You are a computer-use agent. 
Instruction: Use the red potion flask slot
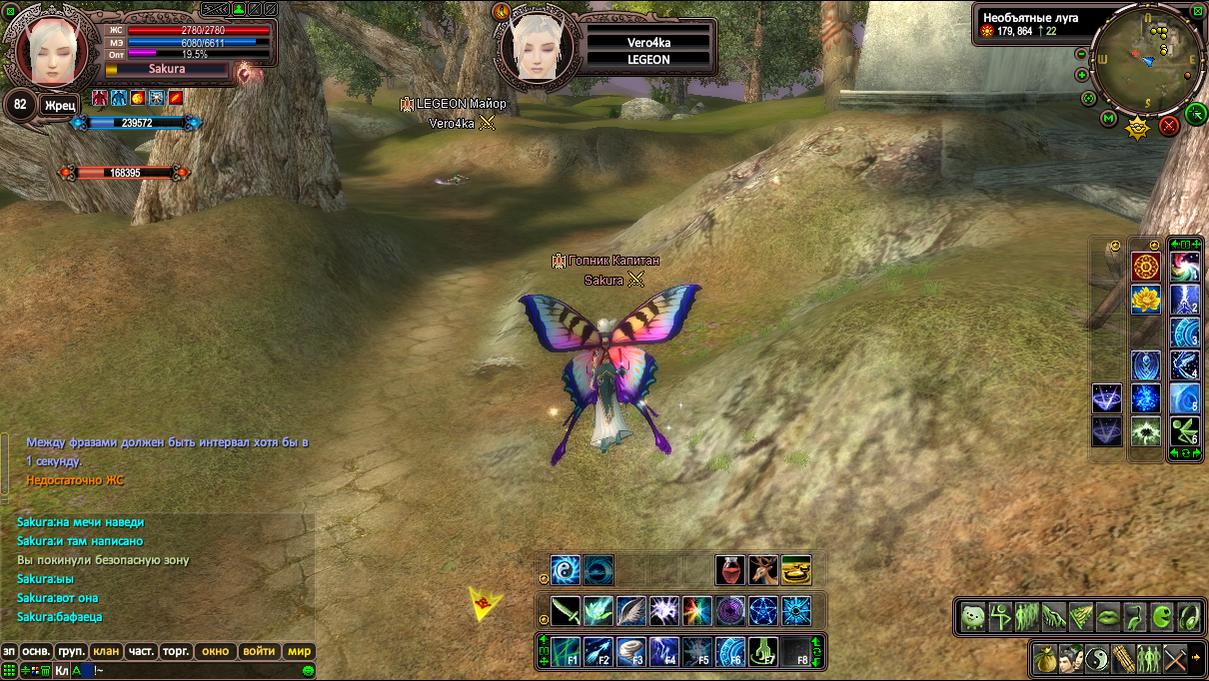click(x=730, y=570)
